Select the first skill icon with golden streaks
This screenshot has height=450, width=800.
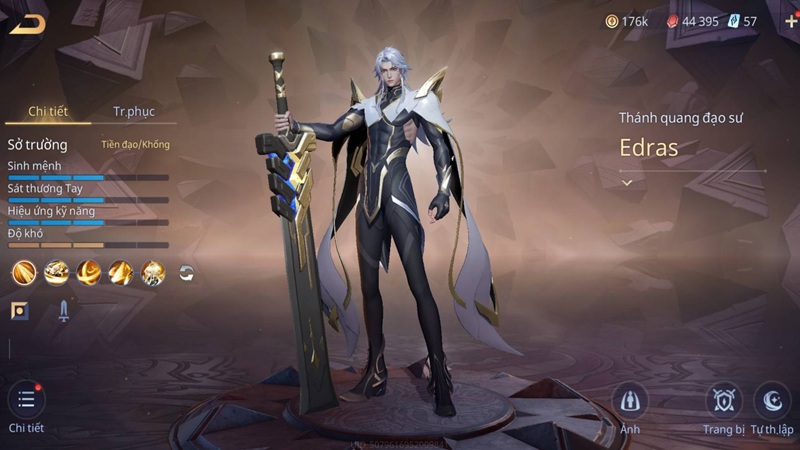[24, 272]
